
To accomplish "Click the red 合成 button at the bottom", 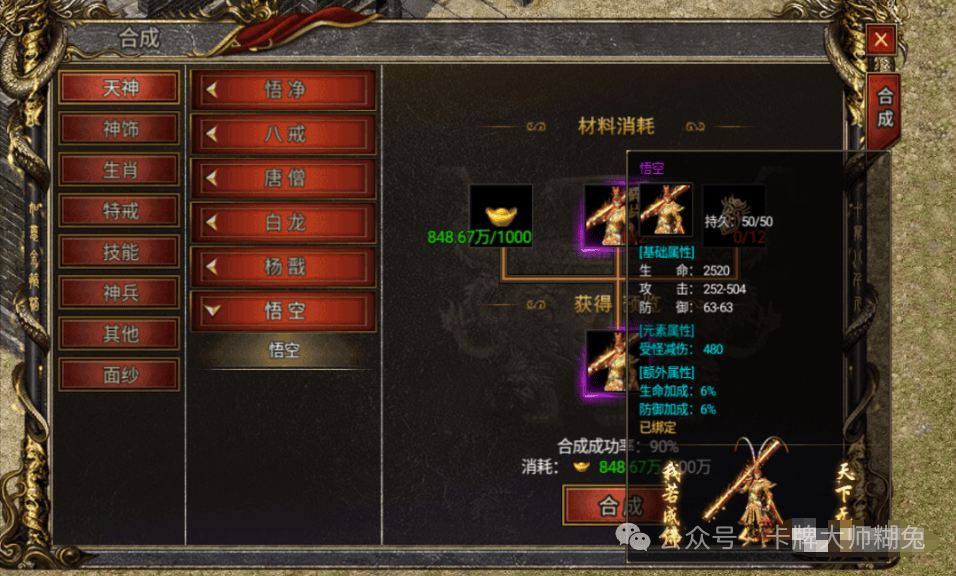I will [x=600, y=506].
